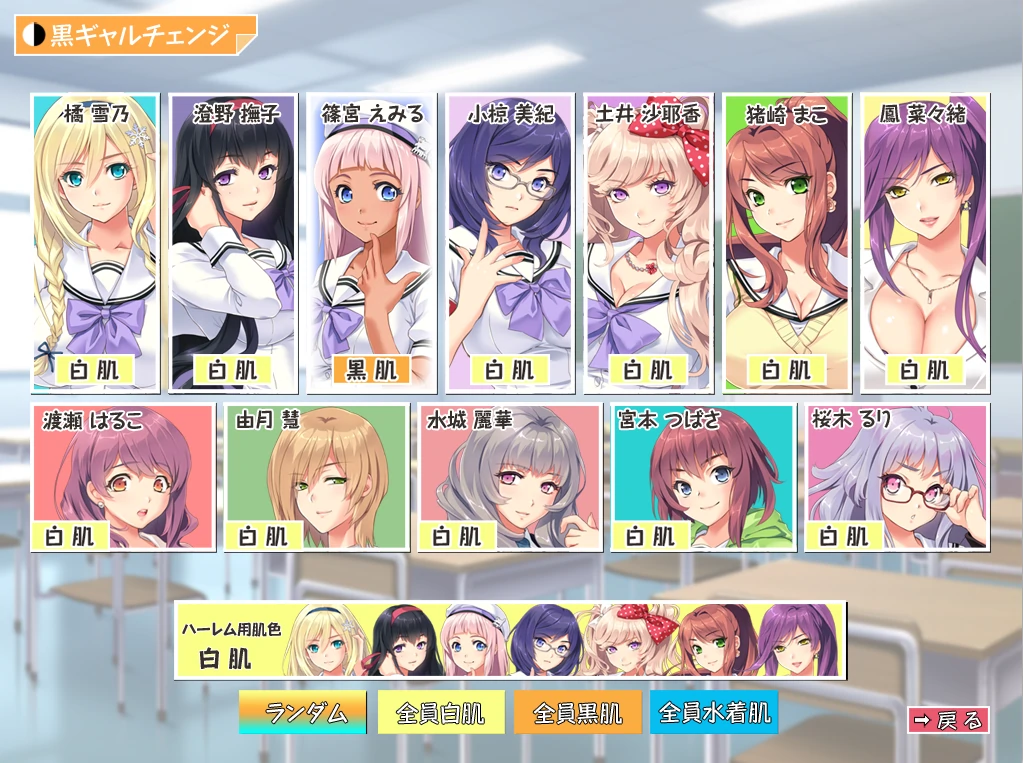Image resolution: width=1023 pixels, height=763 pixels.
Task: Select the 澄野 撫子 character card
Action: click(x=233, y=242)
